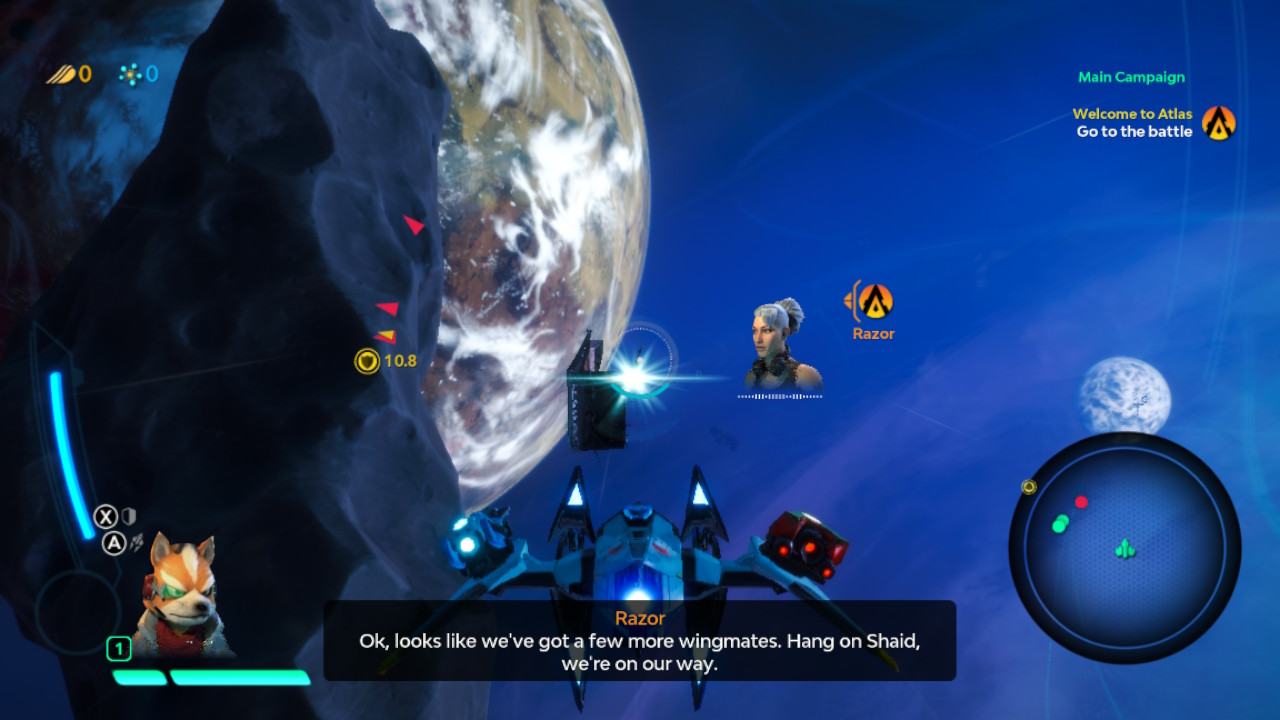Click the green pilot level badge showing 1
Image resolution: width=1280 pixels, height=720 pixels.
(x=117, y=649)
